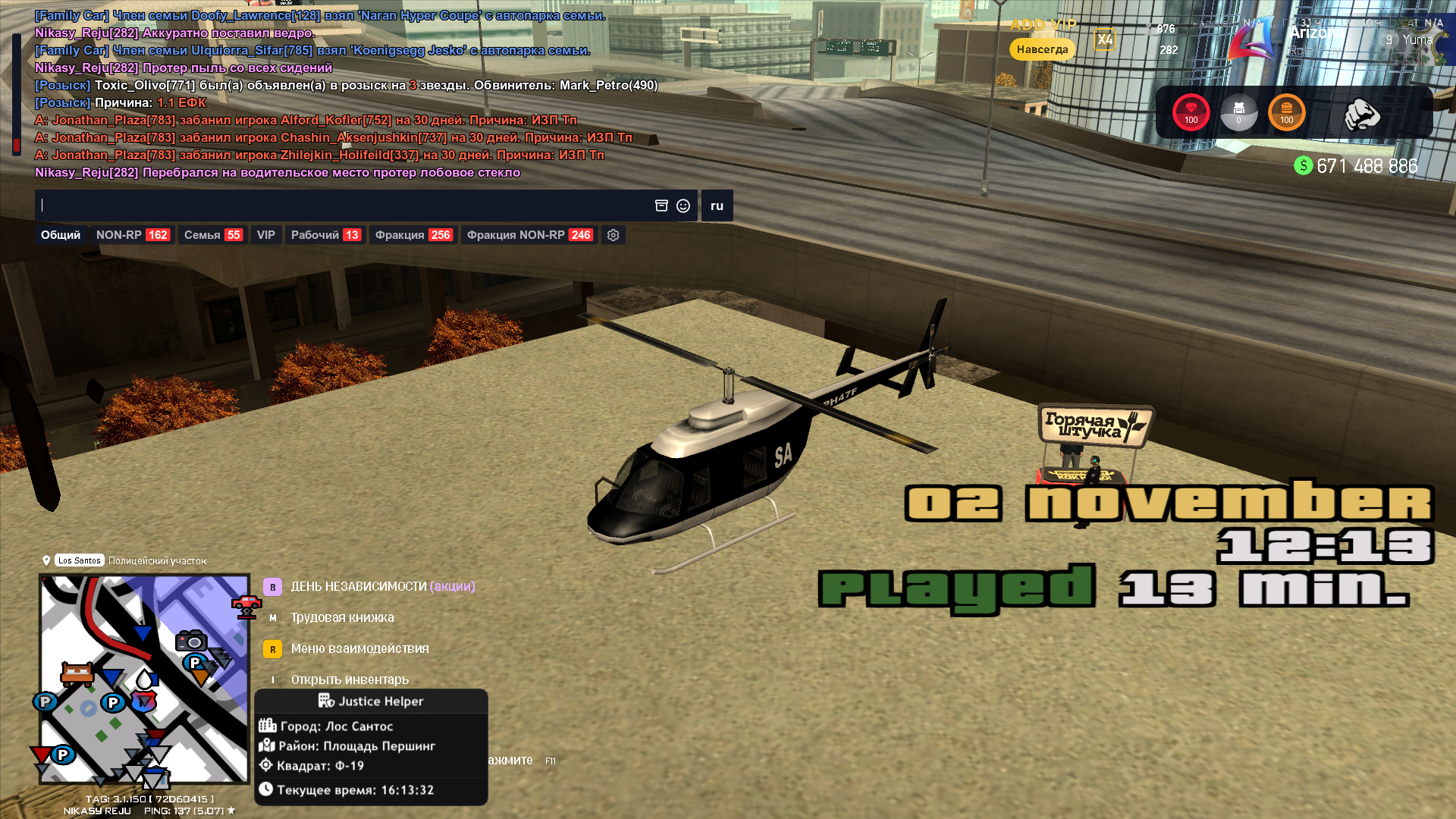The height and width of the screenshot is (819, 1456).
Task: Select the Фракция NON-RP chat tab
Action: pos(529,235)
